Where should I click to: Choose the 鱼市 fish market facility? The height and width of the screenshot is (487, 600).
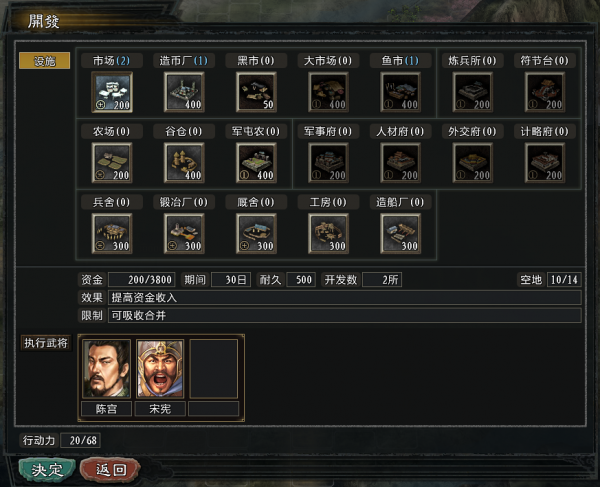[x=400, y=91]
